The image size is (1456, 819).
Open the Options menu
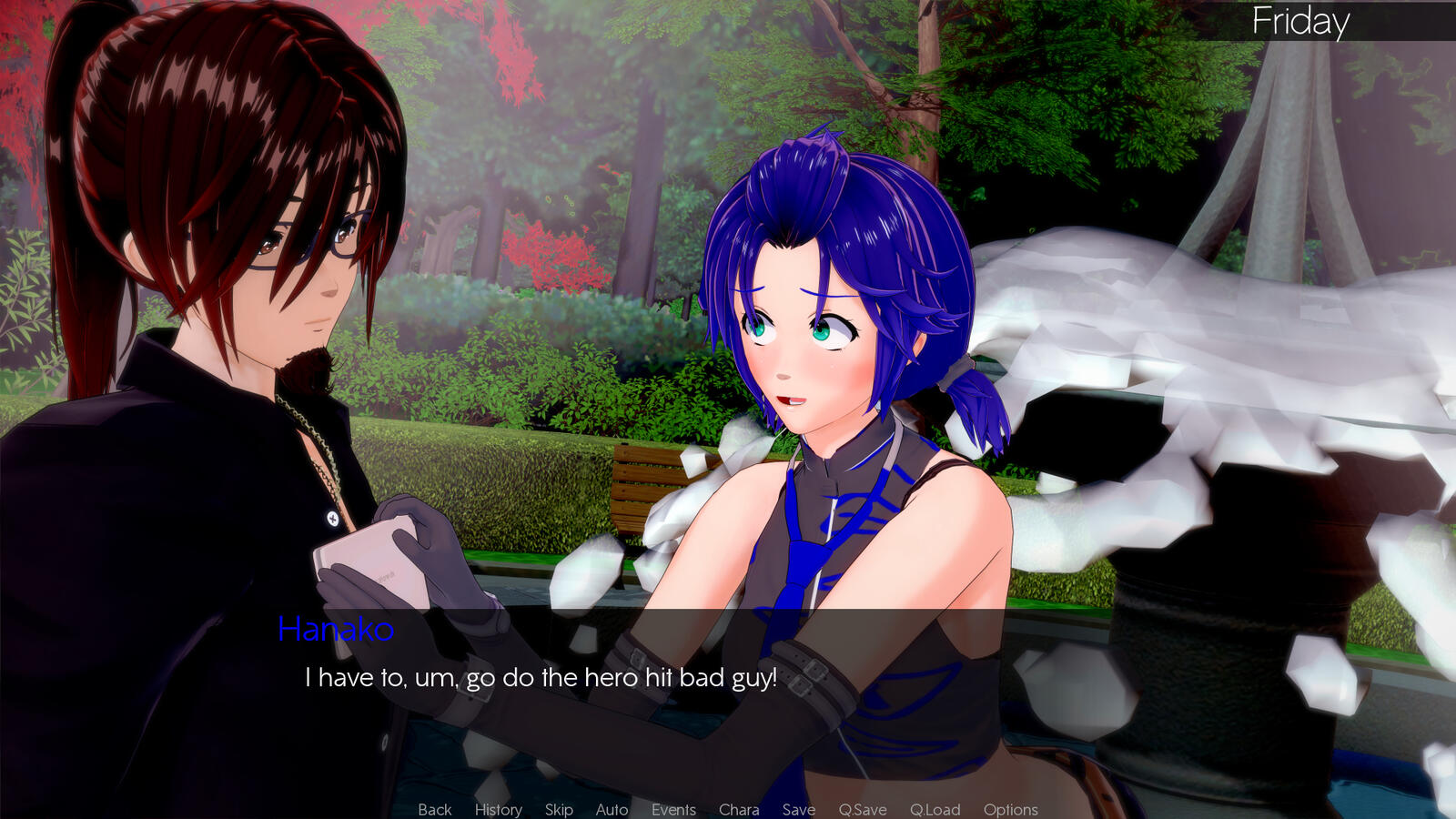click(x=1010, y=809)
